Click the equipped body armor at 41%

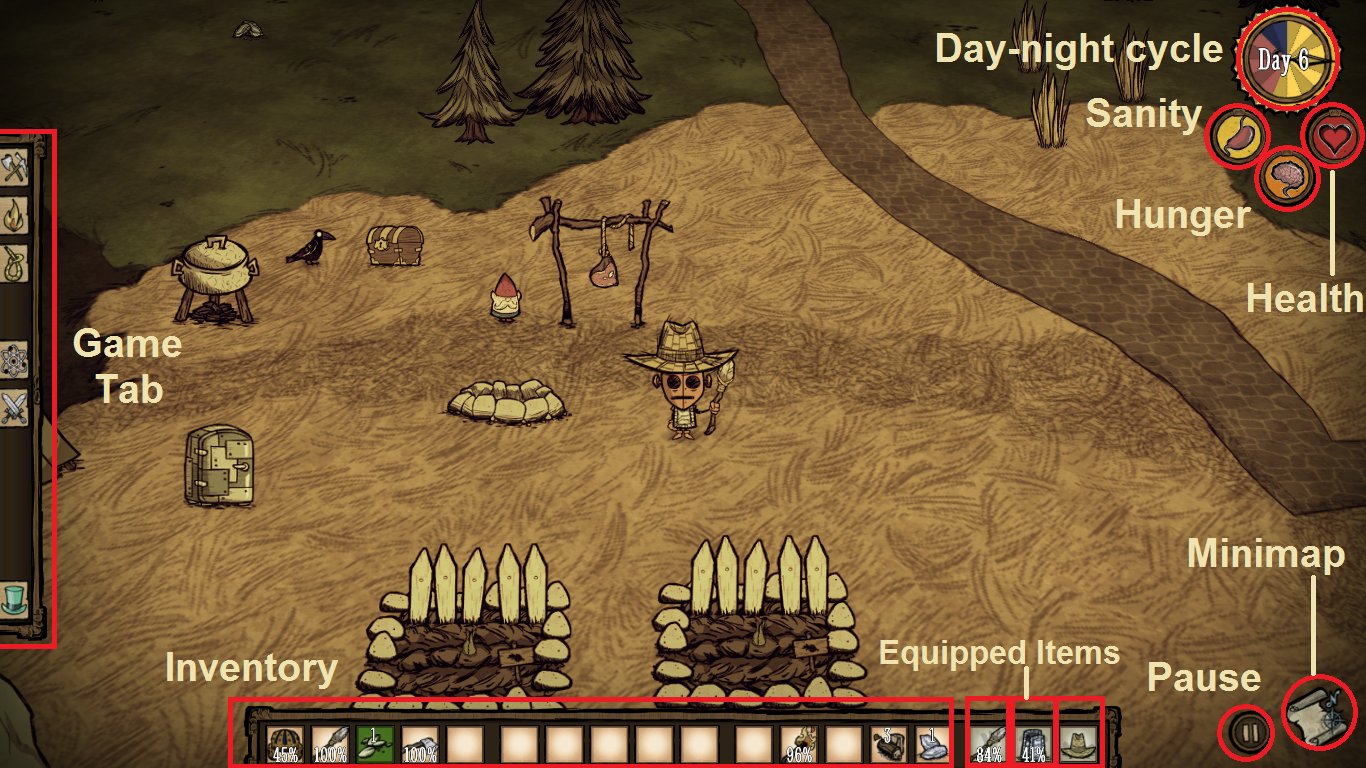click(x=1033, y=745)
